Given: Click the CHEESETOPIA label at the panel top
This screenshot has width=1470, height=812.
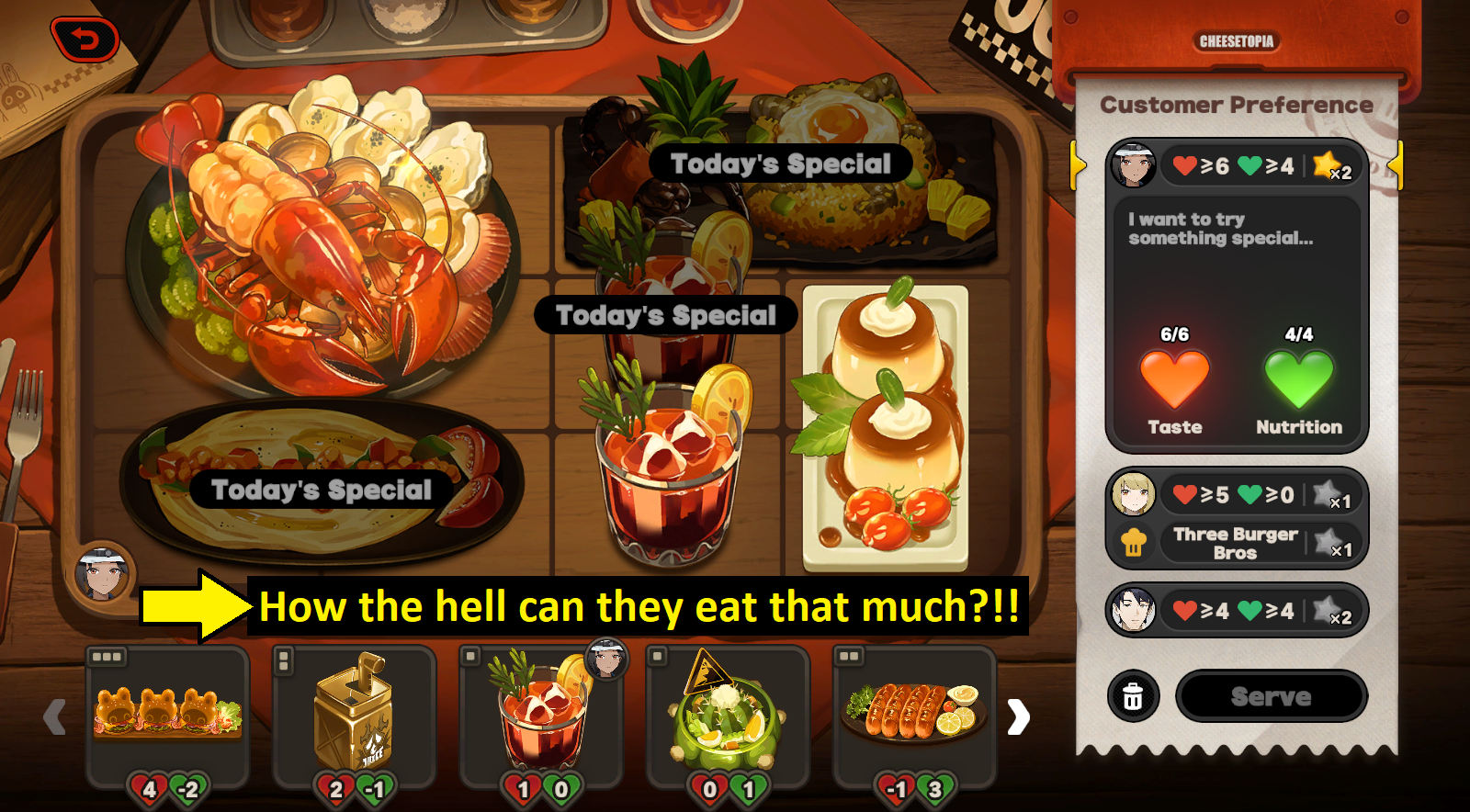Looking at the screenshot, I should click(1238, 41).
